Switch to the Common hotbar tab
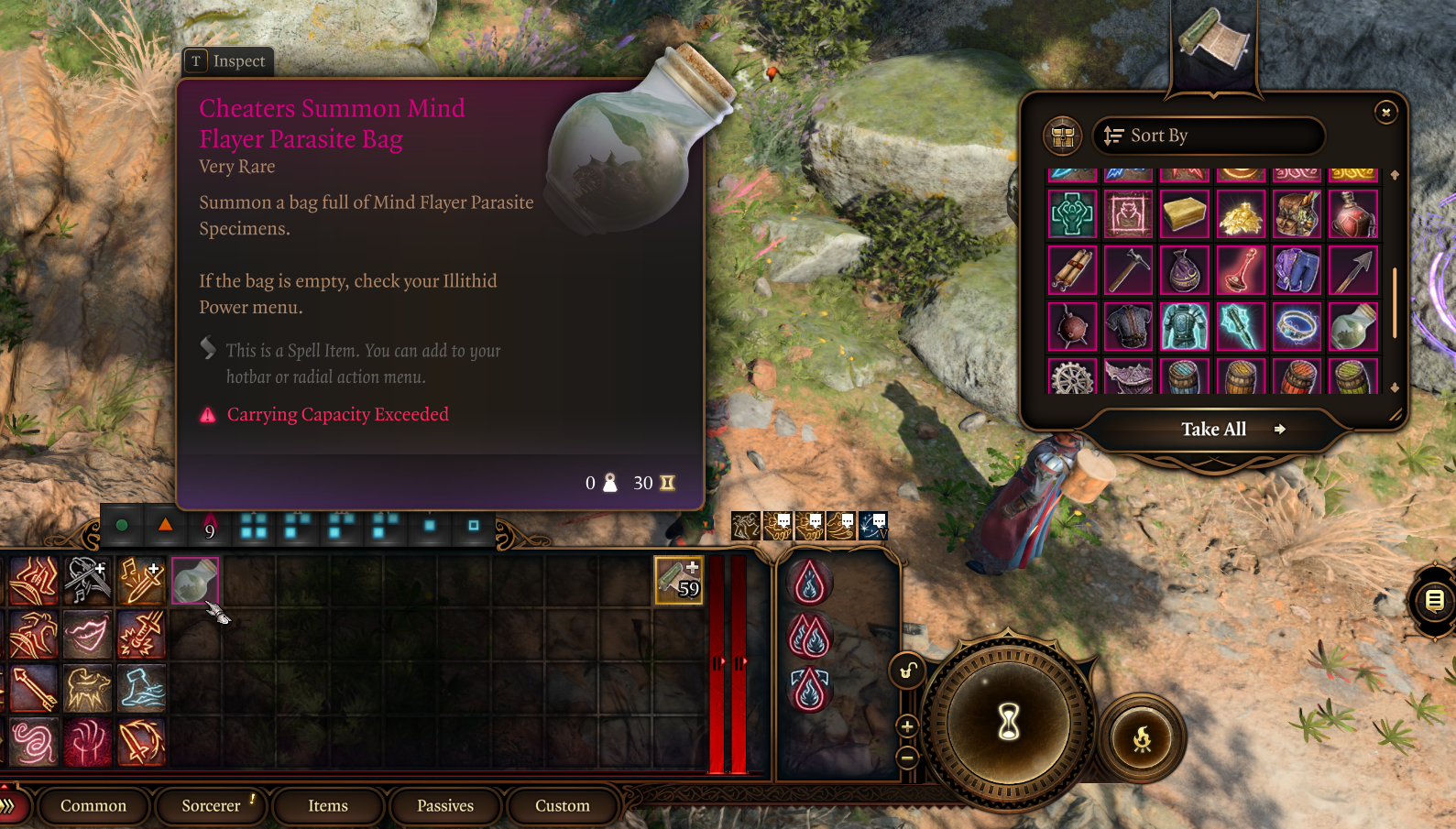 tap(93, 806)
